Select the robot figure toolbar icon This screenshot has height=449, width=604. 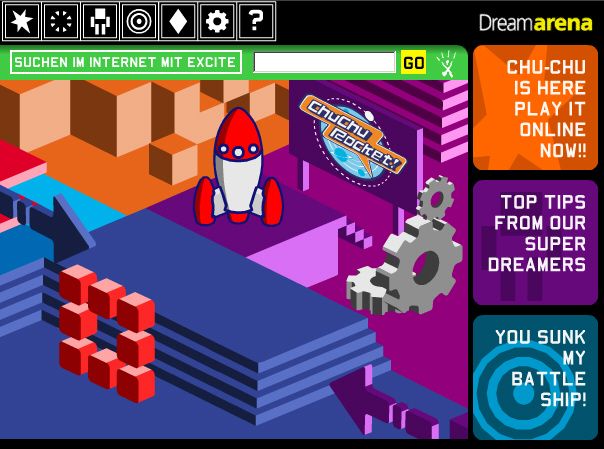(99, 19)
